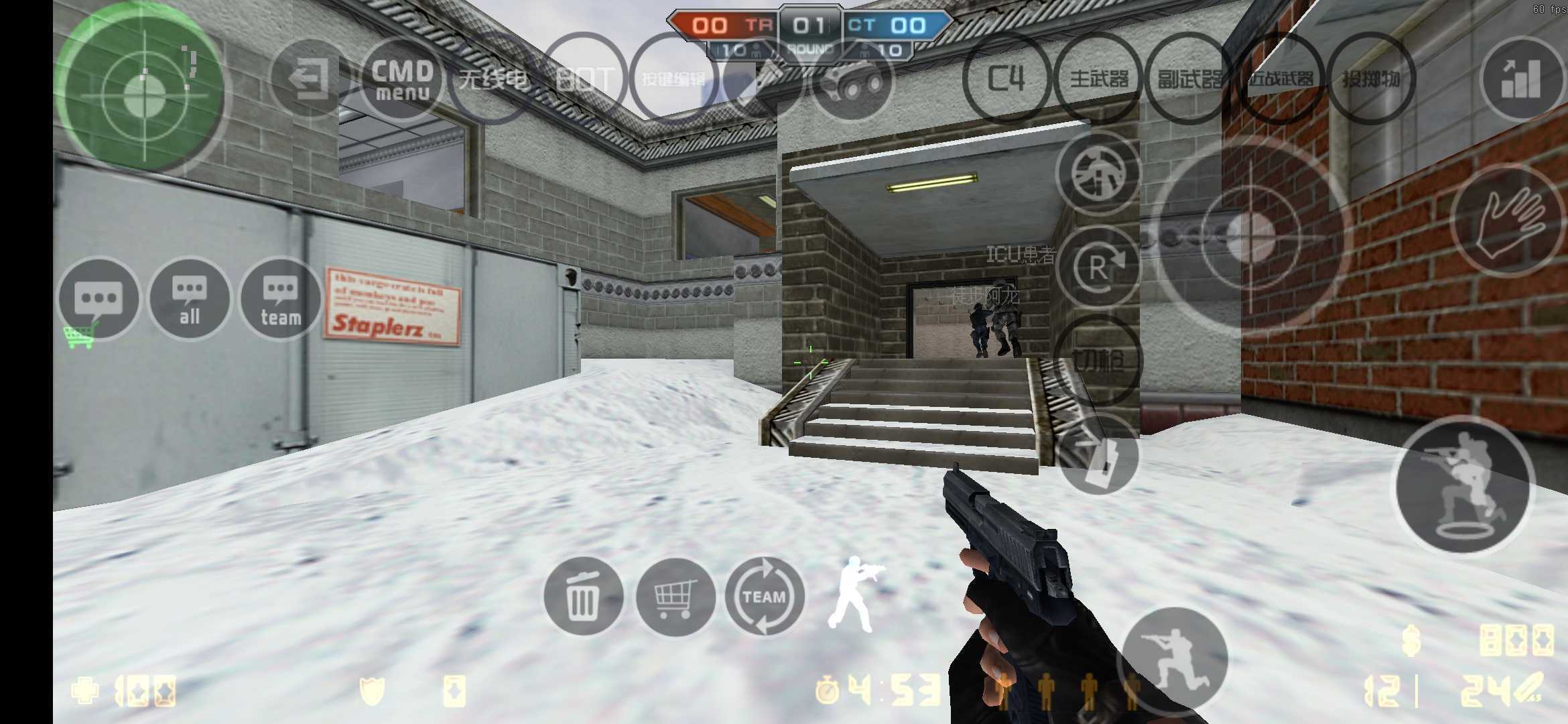Select the C4 slot
This screenshot has width=1568, height=724.
click(1006, 79)
